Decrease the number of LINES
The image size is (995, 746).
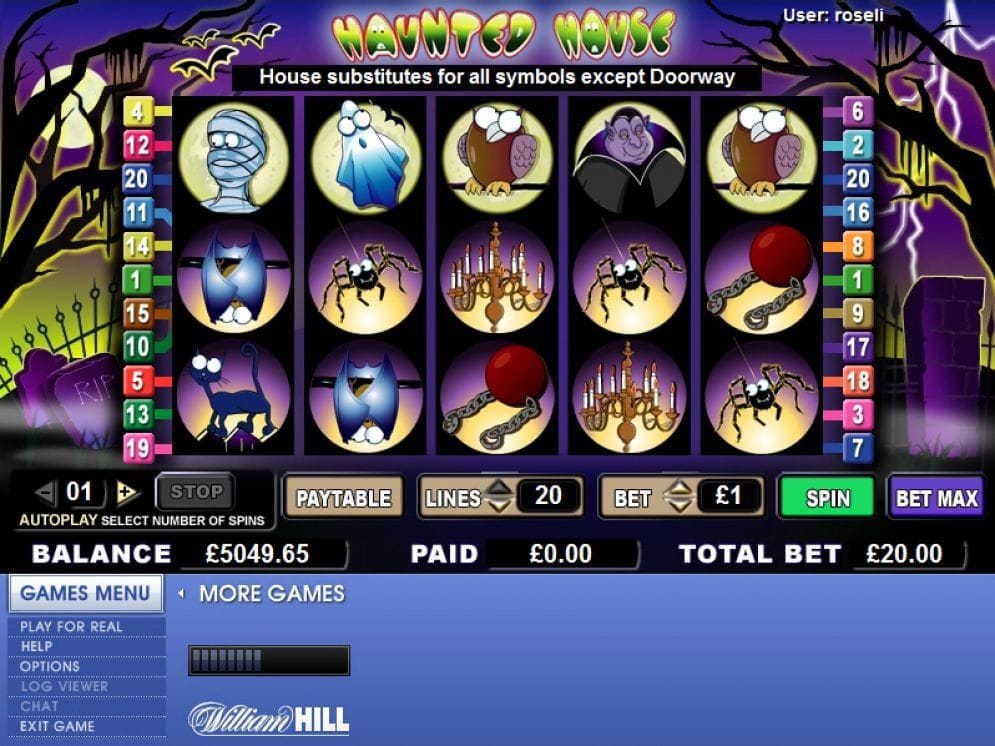pos(498,506)
